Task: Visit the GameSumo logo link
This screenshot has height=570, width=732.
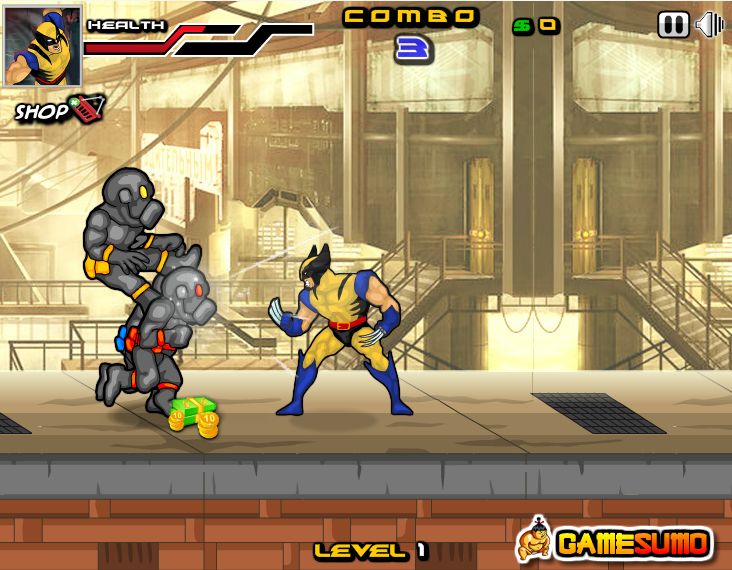Action: coord(615,542)
